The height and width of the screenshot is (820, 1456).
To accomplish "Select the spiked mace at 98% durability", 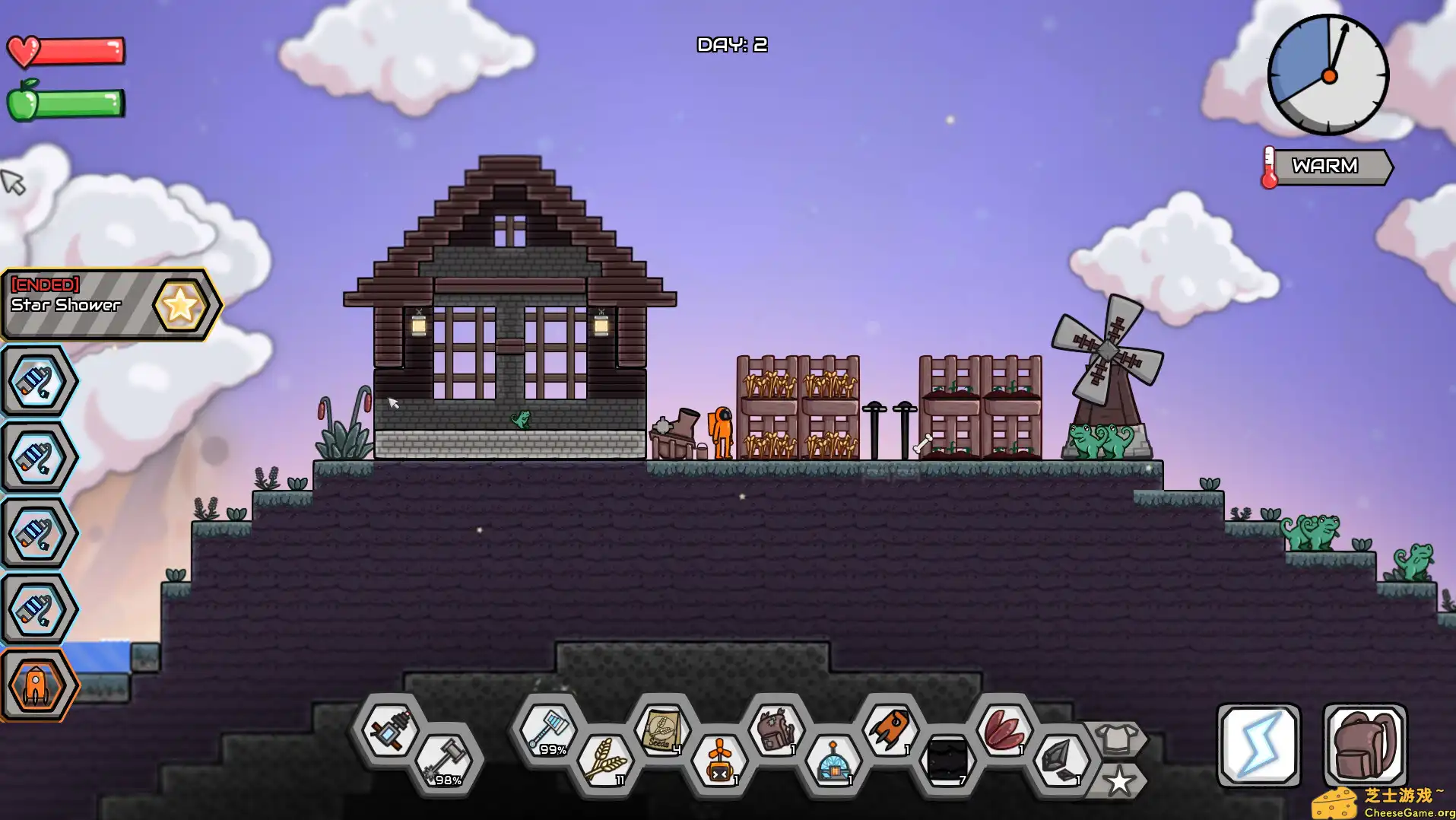I will point(446,761).
